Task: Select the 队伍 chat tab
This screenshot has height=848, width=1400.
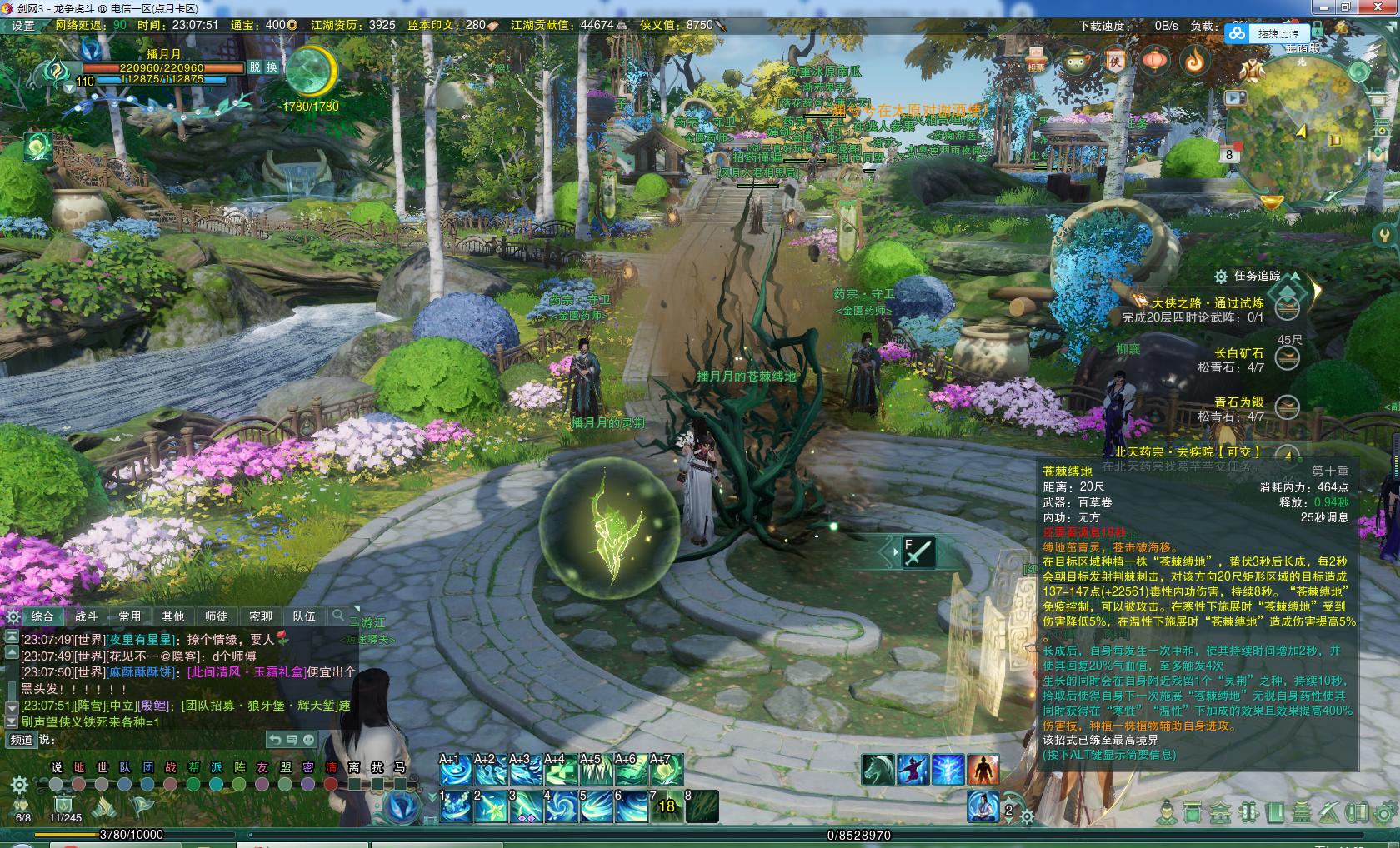Action: pos(304,616)
